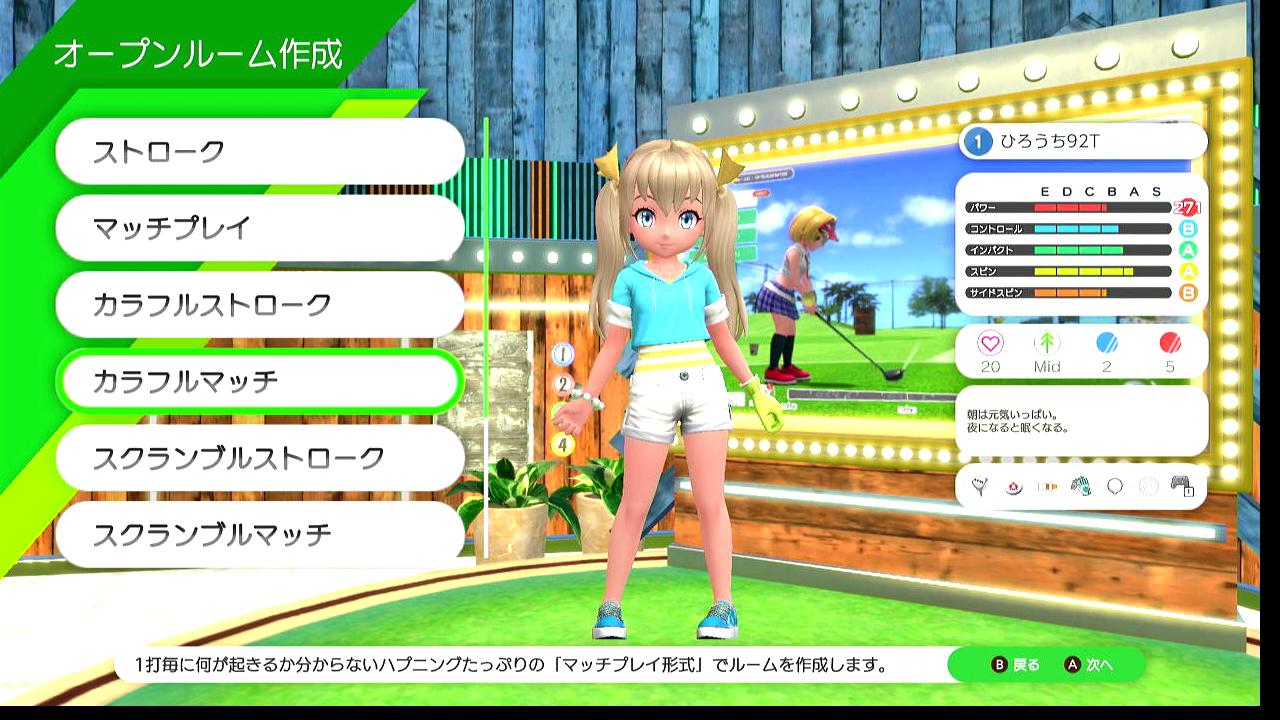Viewport: 1280px width, 720px height.
Task: Open the スクランブルストローク room type
Action: click(x=260, y=458)
